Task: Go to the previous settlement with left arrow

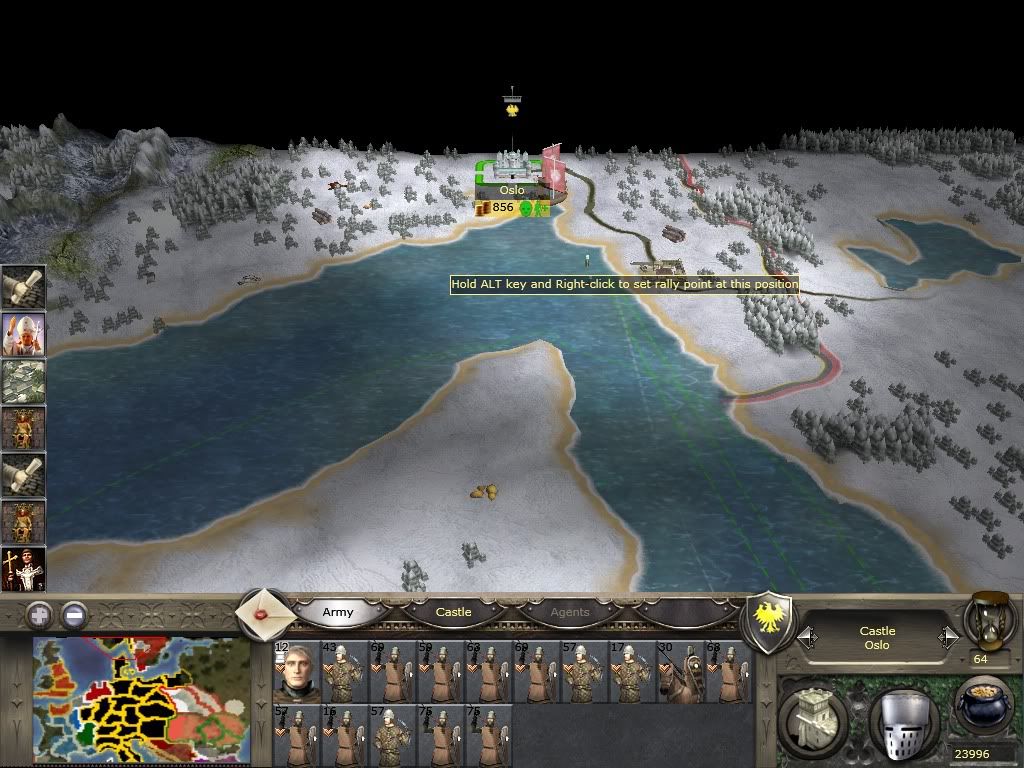Action: (x=806, y=637)
